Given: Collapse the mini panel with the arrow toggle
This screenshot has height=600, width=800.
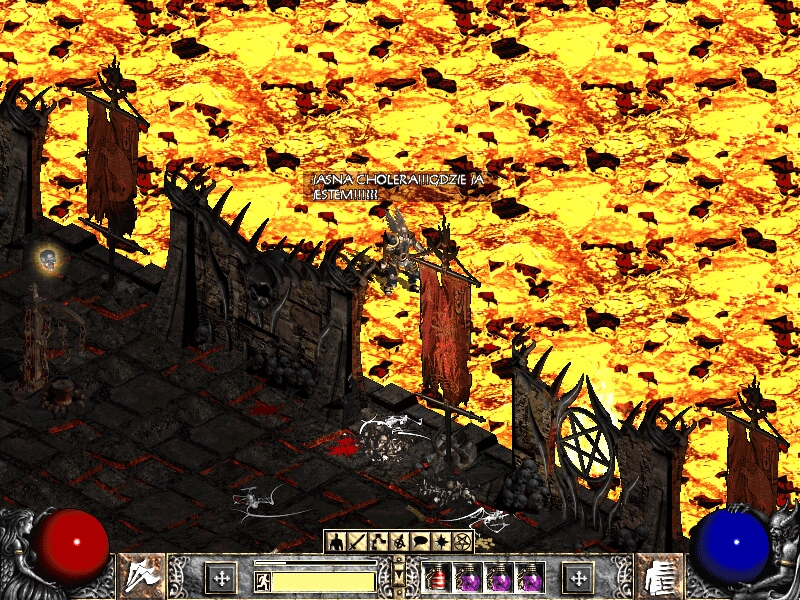Looking at the screenshot, I should [x=399, y=573].
